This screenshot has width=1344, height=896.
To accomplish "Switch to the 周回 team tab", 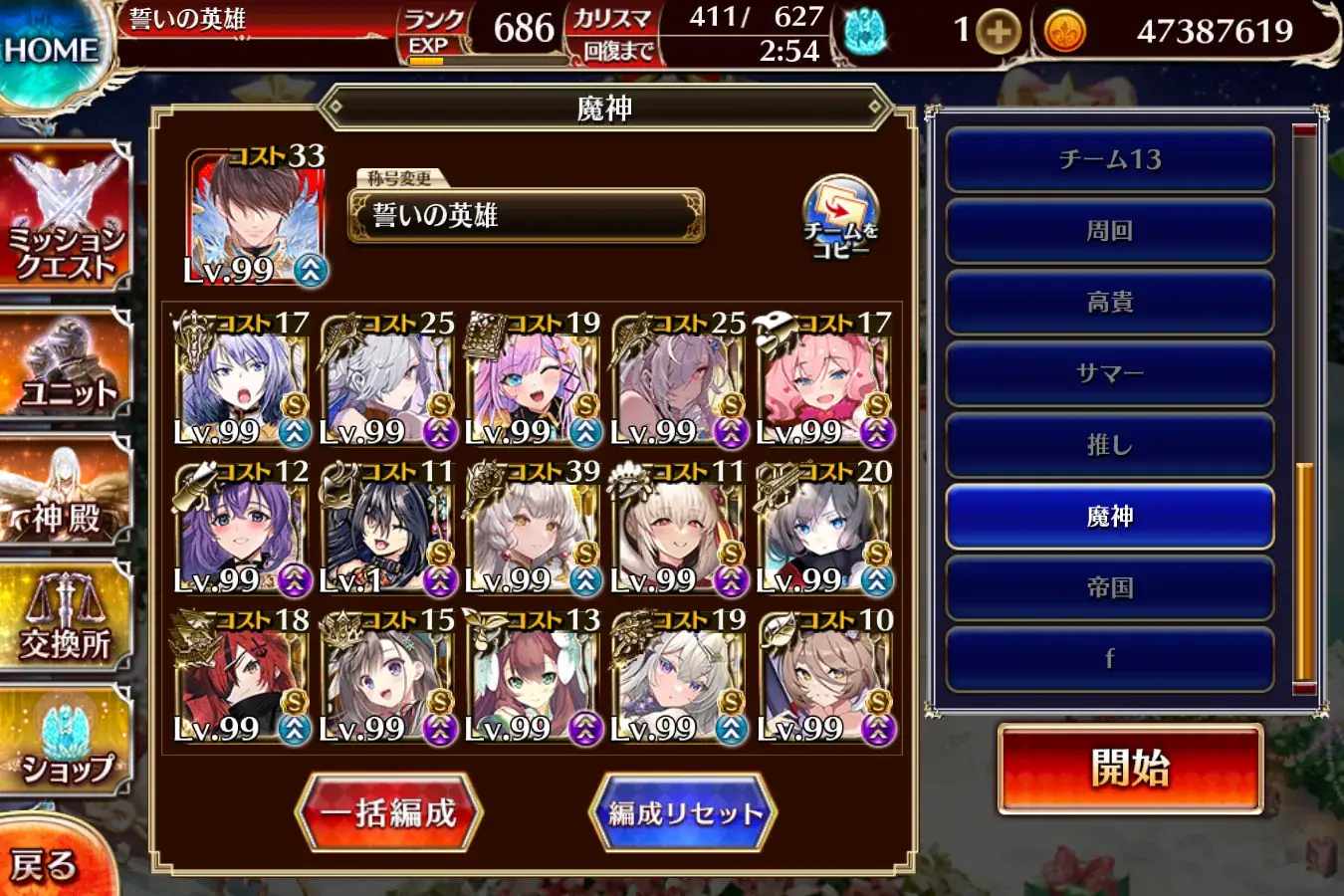I will [1109, 231].
